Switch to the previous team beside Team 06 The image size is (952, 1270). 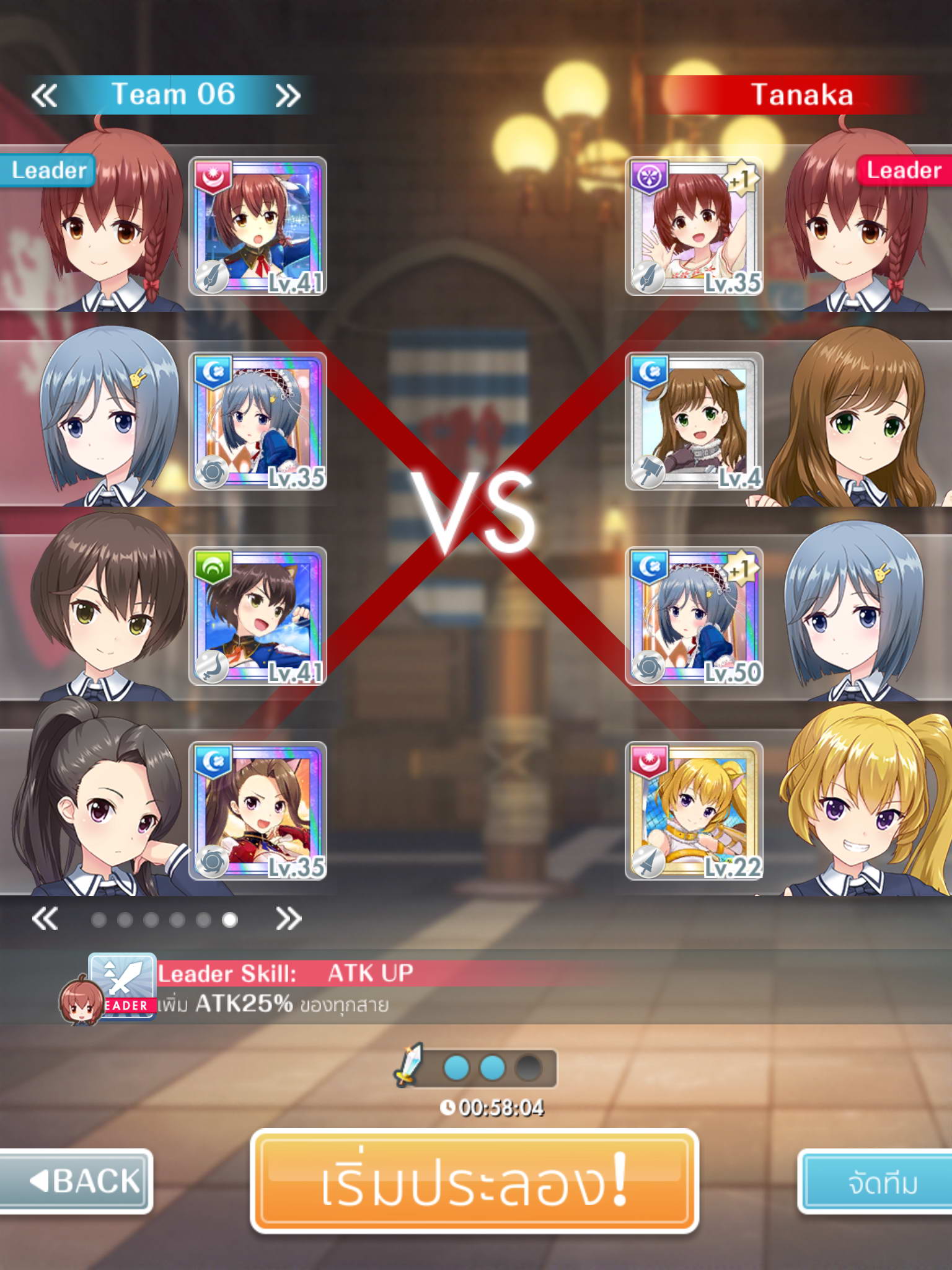tap(45, 96)
